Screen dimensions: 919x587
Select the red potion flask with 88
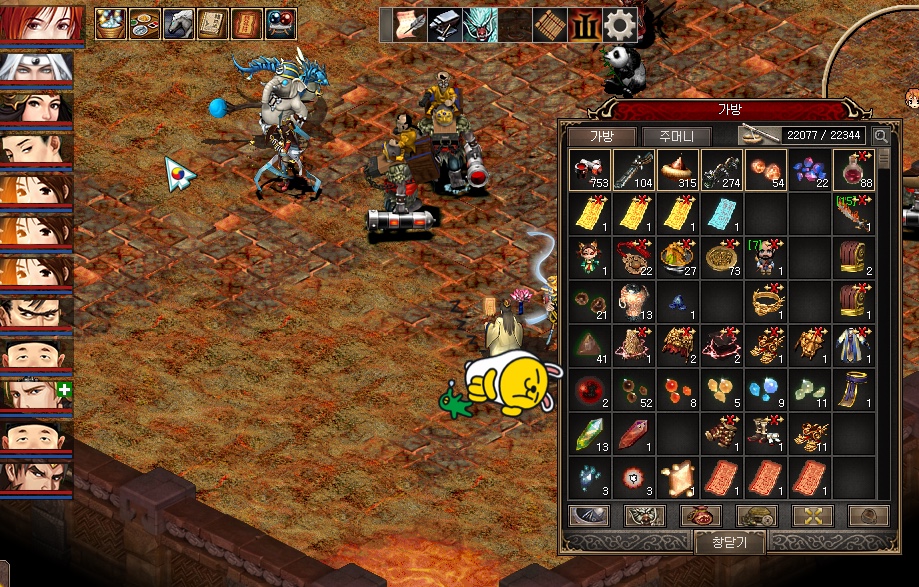coord(854,170)
